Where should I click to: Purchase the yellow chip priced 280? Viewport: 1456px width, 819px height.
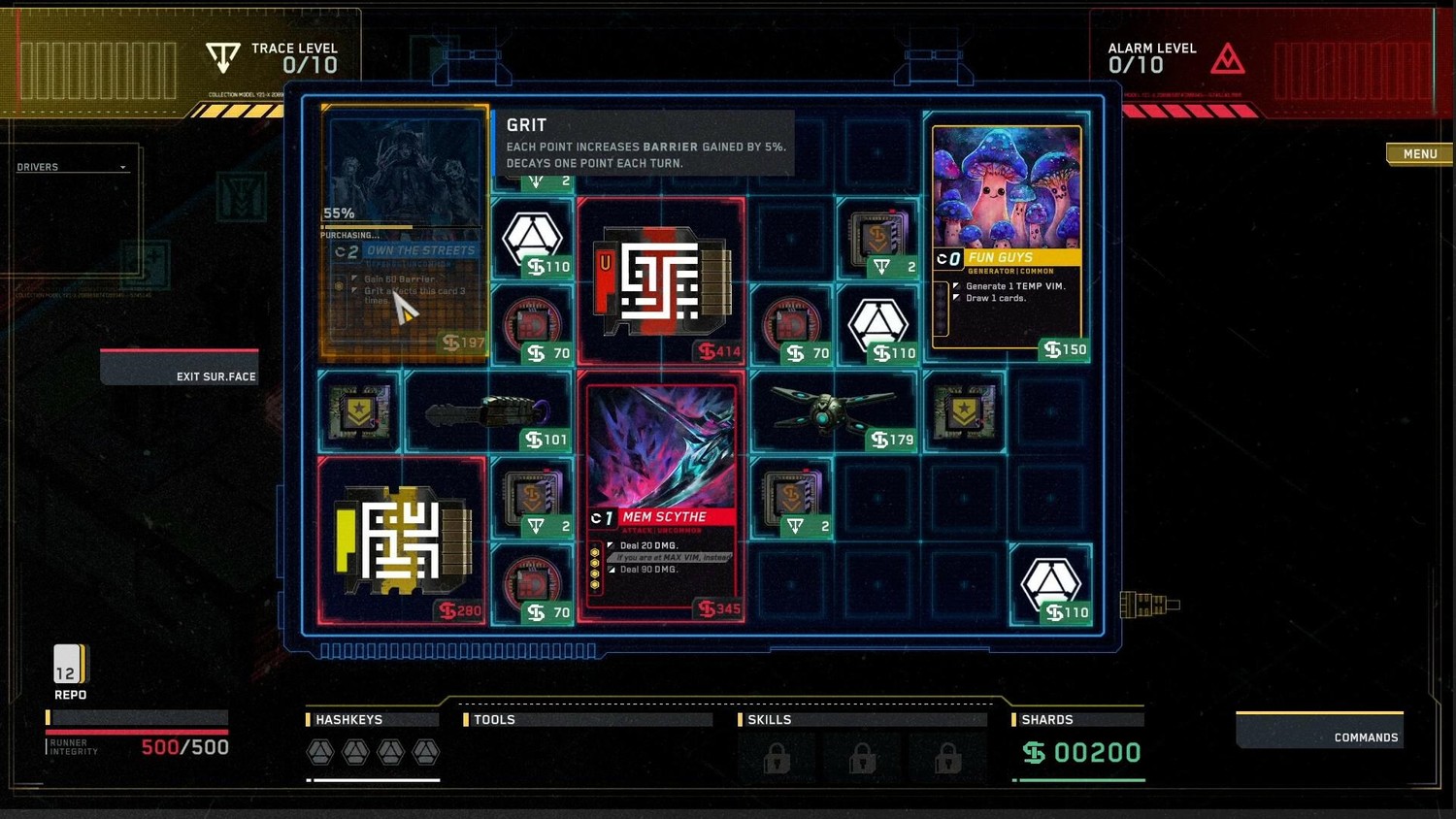[402, 540]
